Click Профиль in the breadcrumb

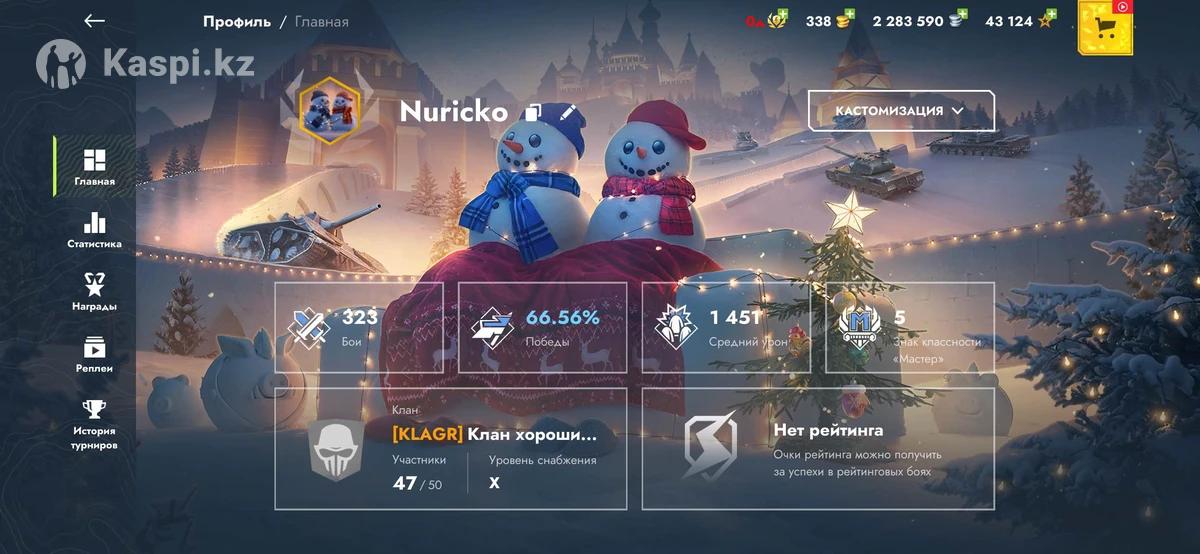(236, 21)
